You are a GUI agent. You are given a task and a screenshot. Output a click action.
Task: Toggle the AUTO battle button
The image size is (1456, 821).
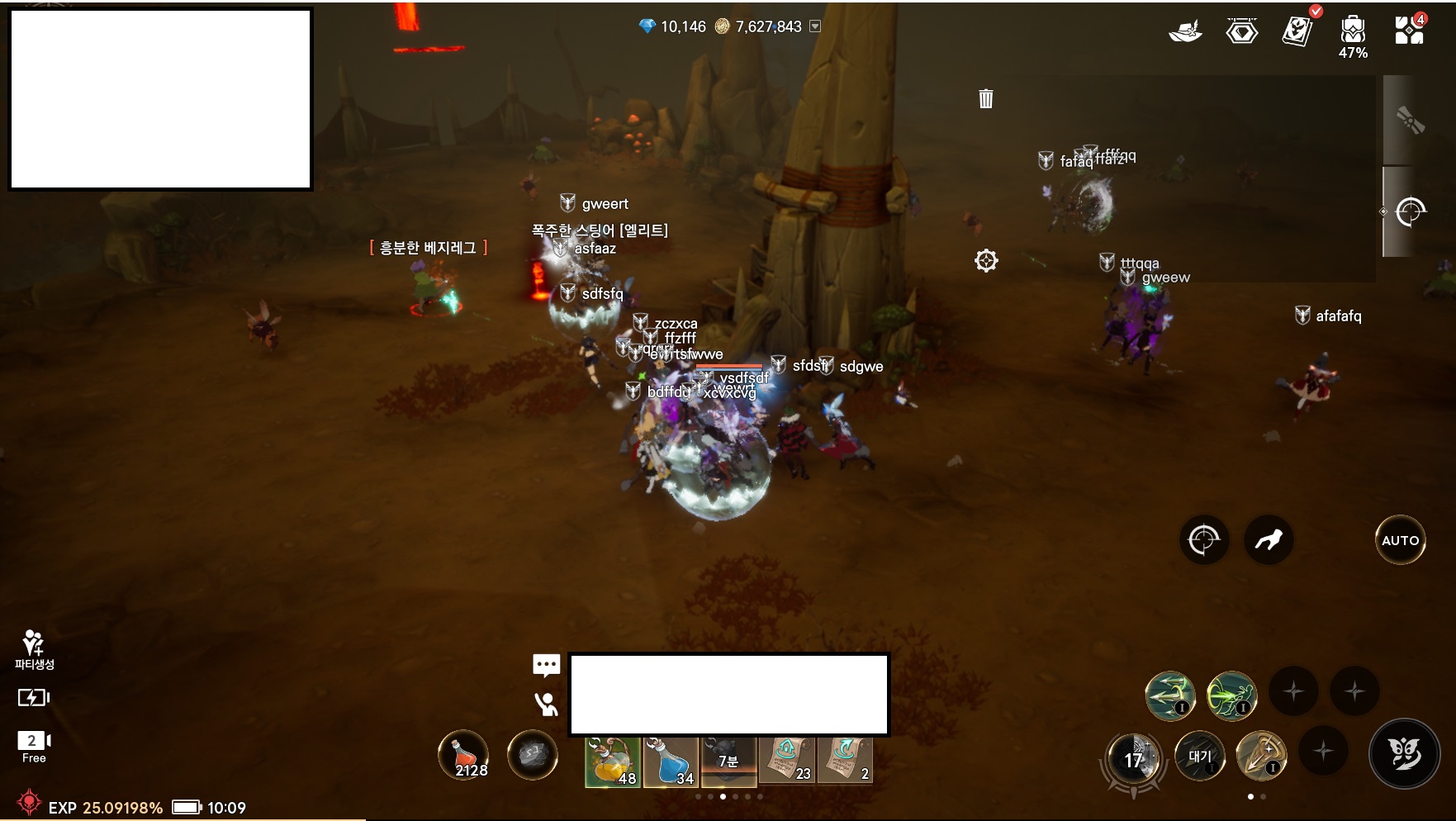[x=1400, y=540]
